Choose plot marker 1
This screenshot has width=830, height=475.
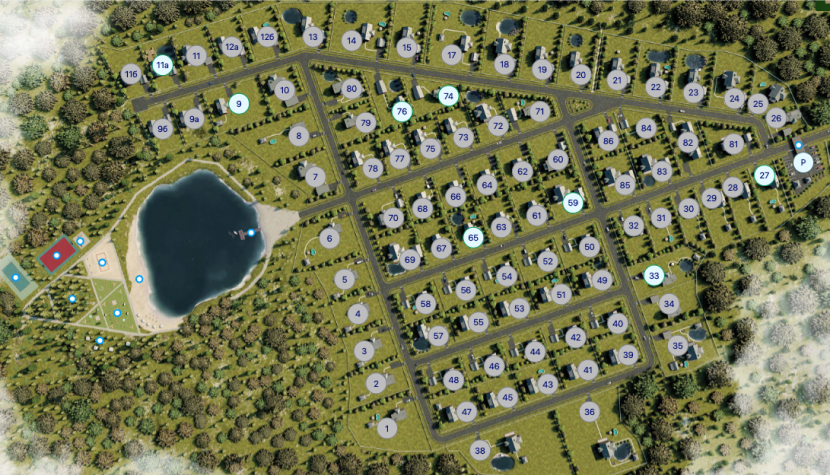click(x=386, y=429)
